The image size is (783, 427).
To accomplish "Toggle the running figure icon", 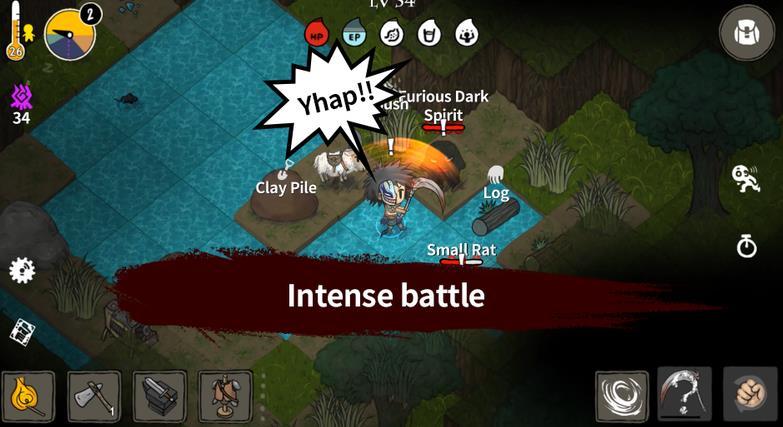I will [746, 180].
